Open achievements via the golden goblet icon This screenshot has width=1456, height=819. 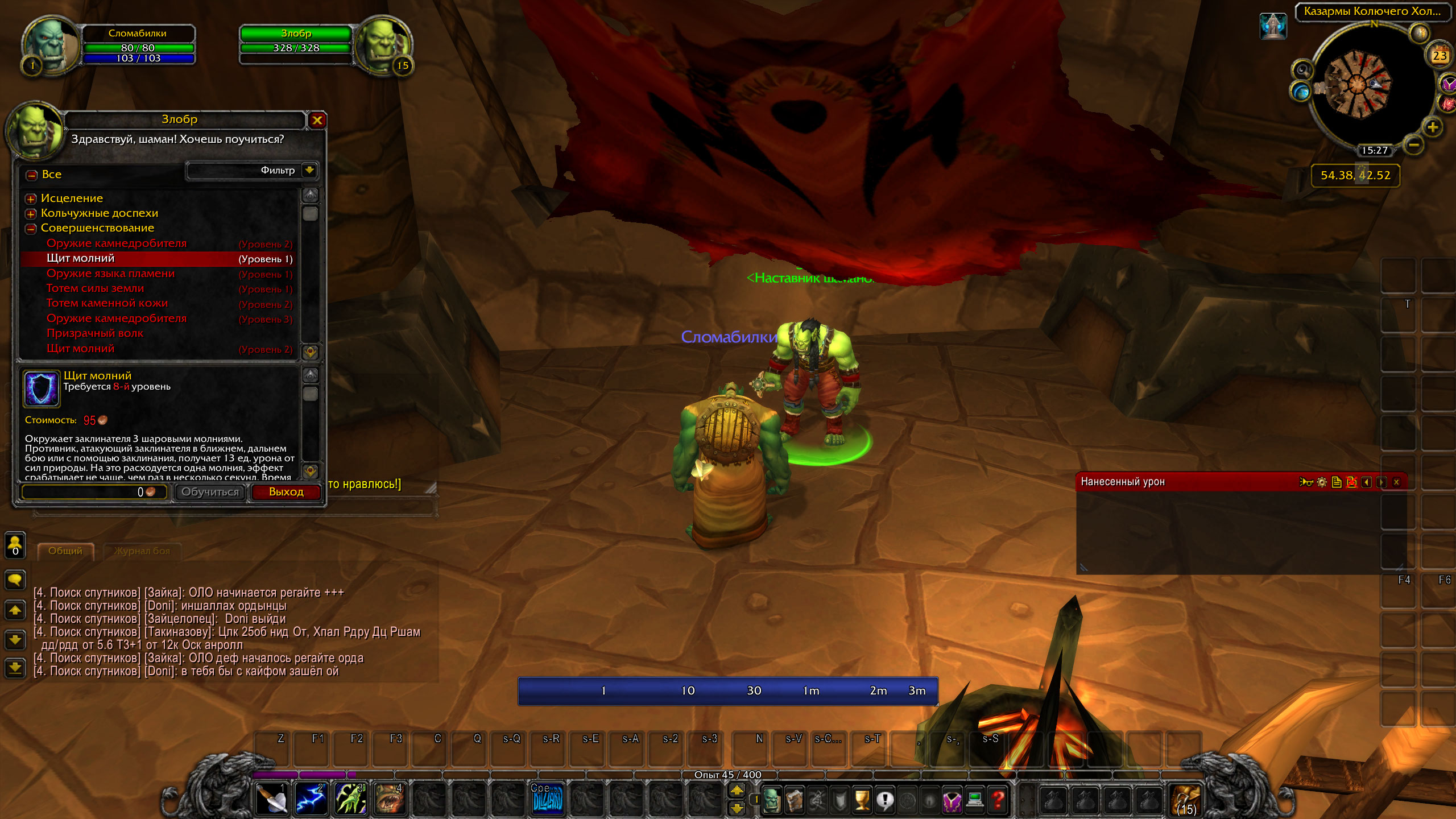click(x=862, y=800)
